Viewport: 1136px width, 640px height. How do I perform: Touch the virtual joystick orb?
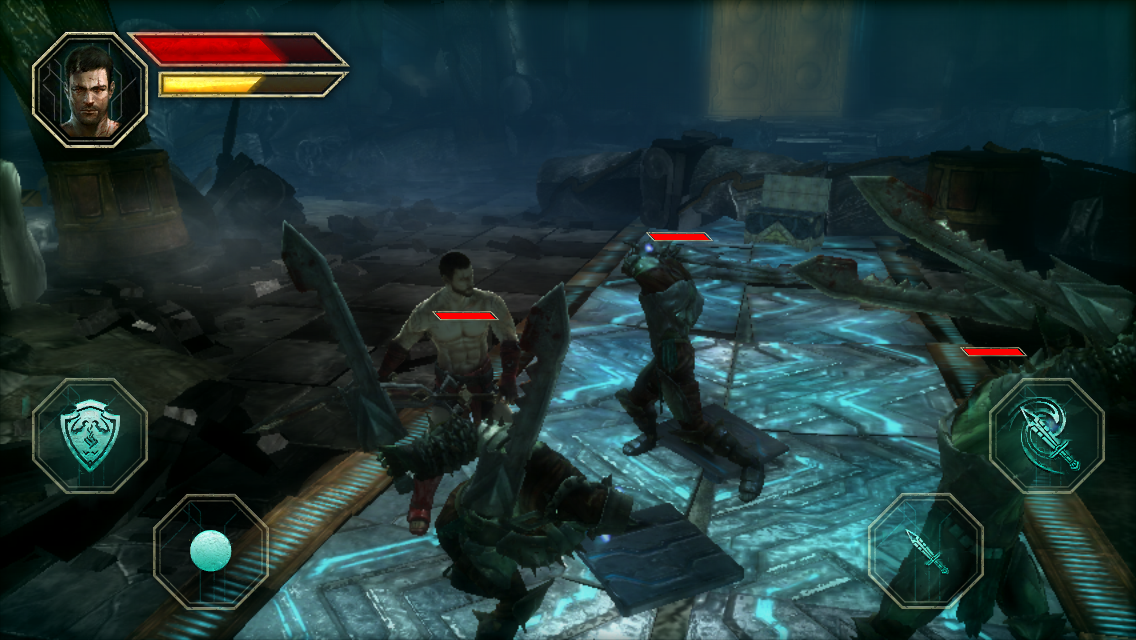(210, 550)
